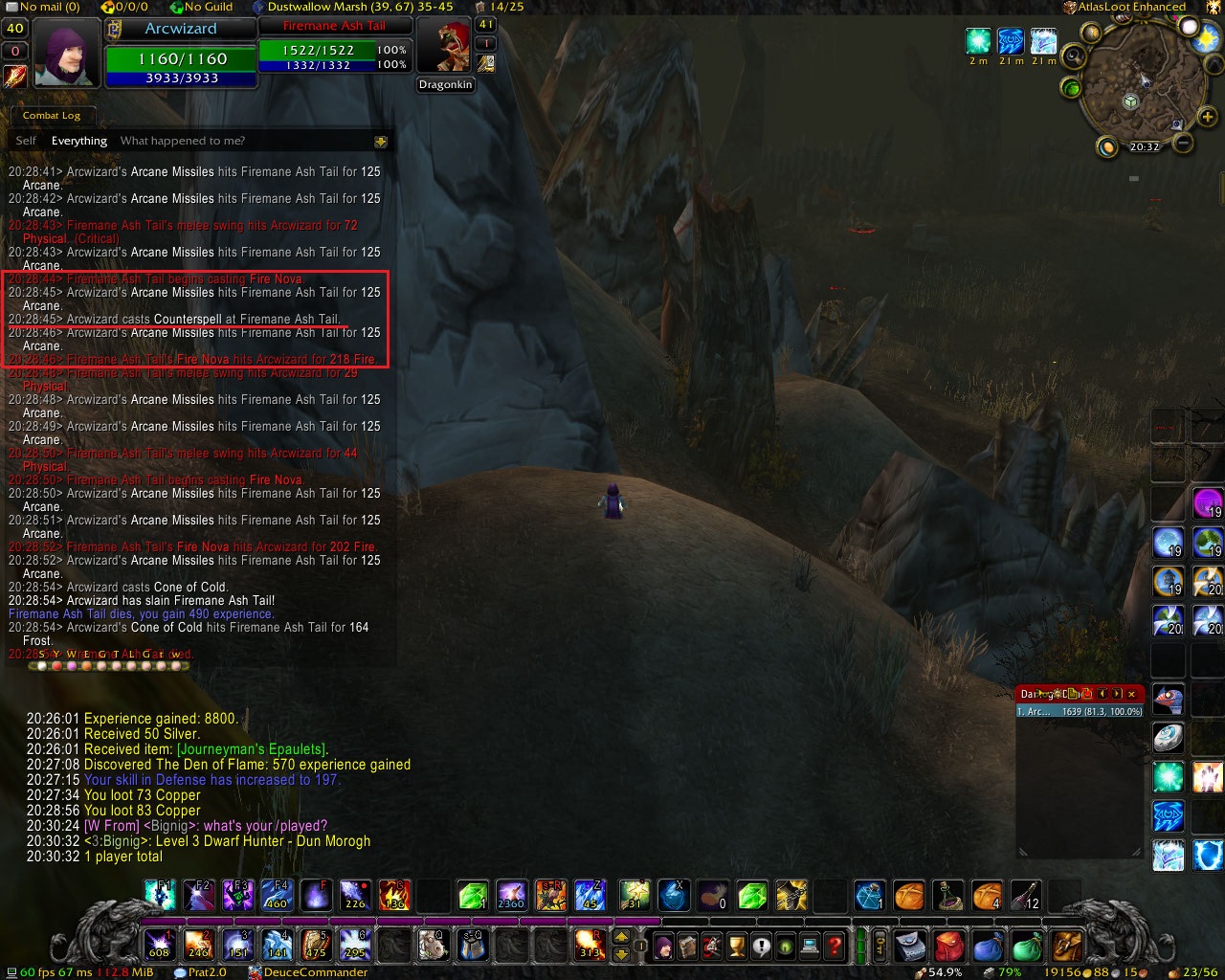1225x980 pixels.
Task: Click the orange moon button below the minimap
Action: click(x=1107, y=147)
